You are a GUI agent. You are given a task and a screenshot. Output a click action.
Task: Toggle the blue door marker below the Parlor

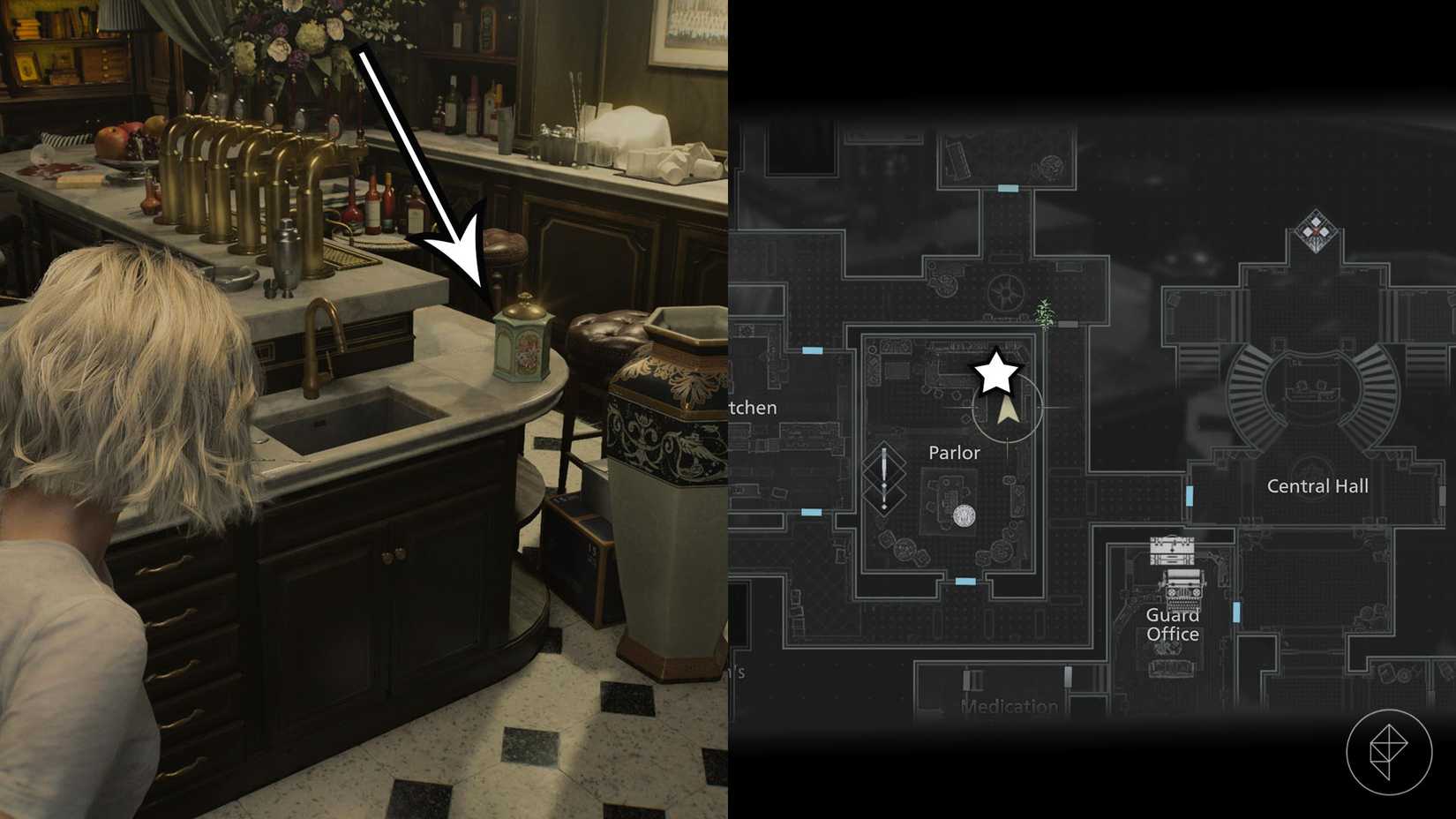964,580
